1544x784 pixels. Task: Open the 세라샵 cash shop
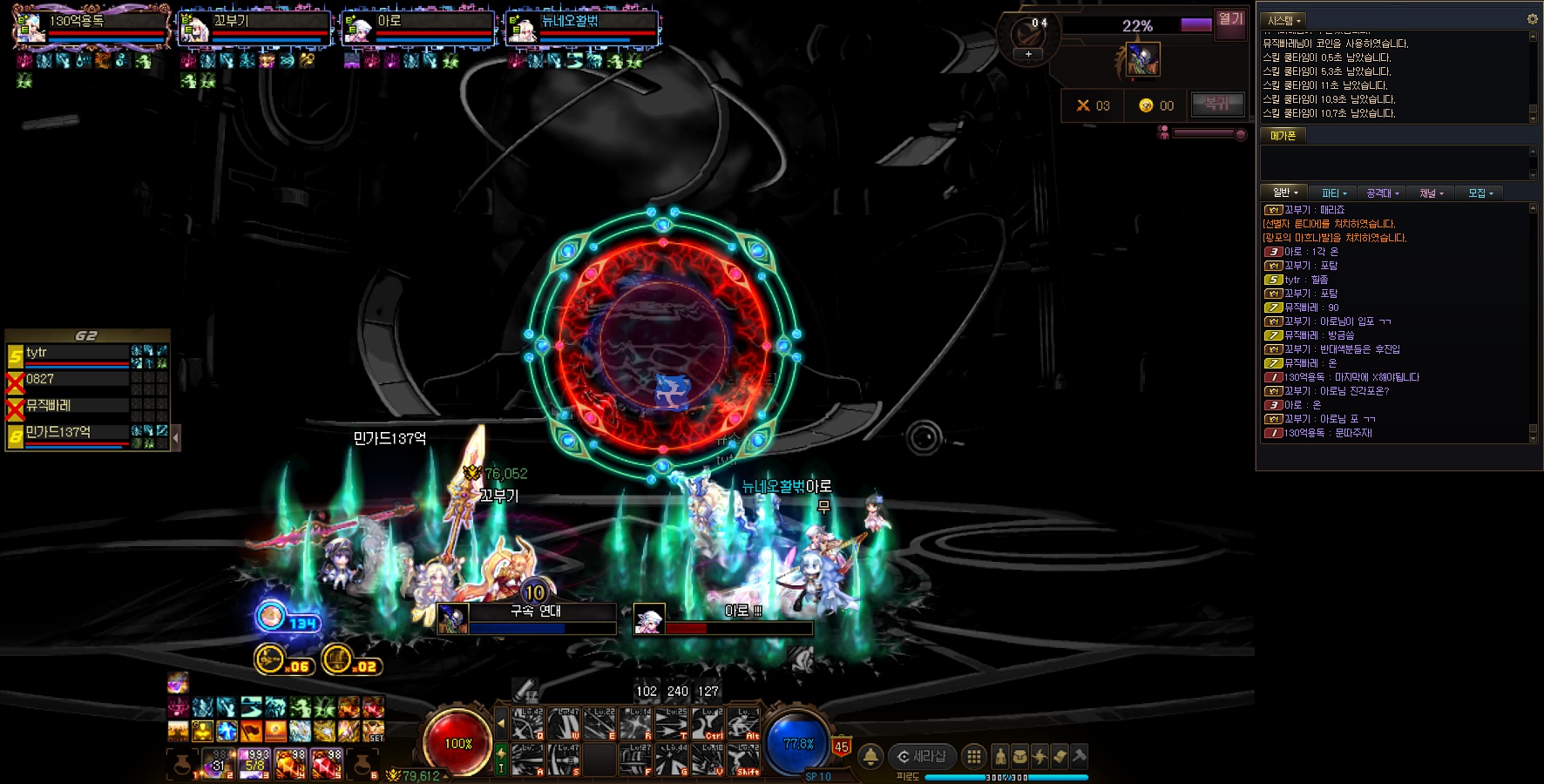tap(922, 756)
